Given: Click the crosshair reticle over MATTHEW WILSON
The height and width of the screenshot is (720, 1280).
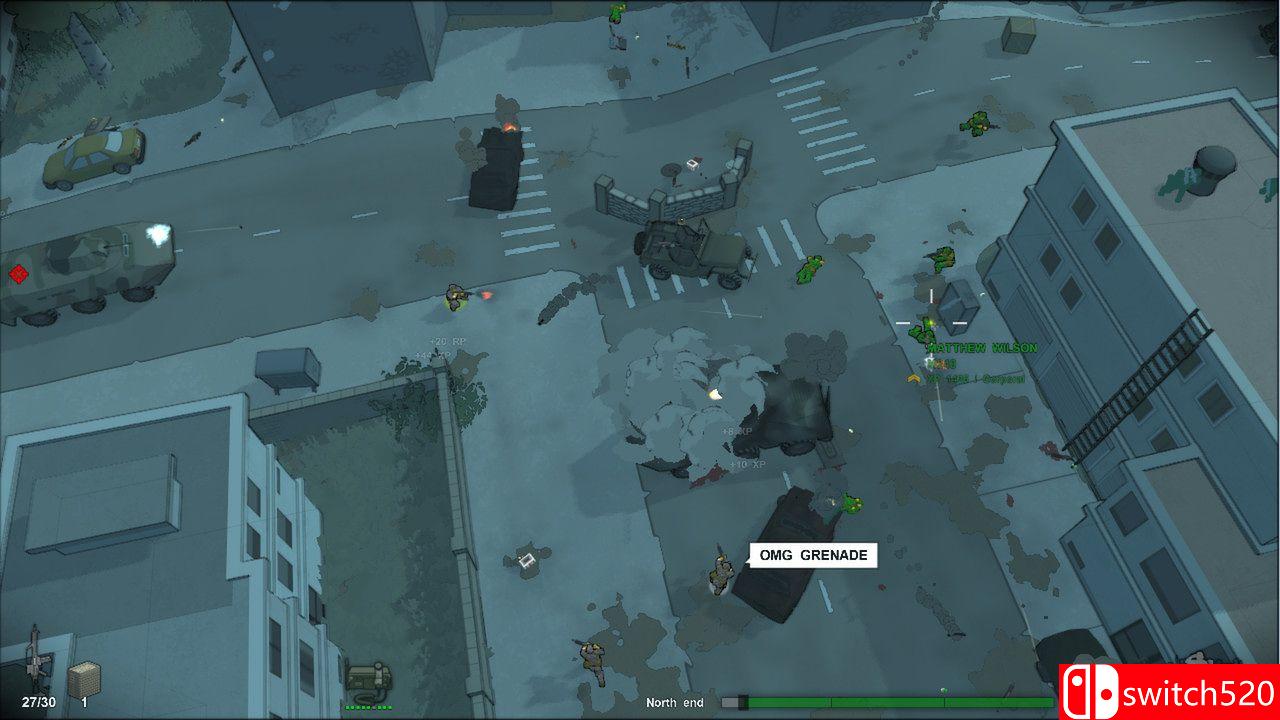Looking at the screenshot, I should (x=930, y=323).
